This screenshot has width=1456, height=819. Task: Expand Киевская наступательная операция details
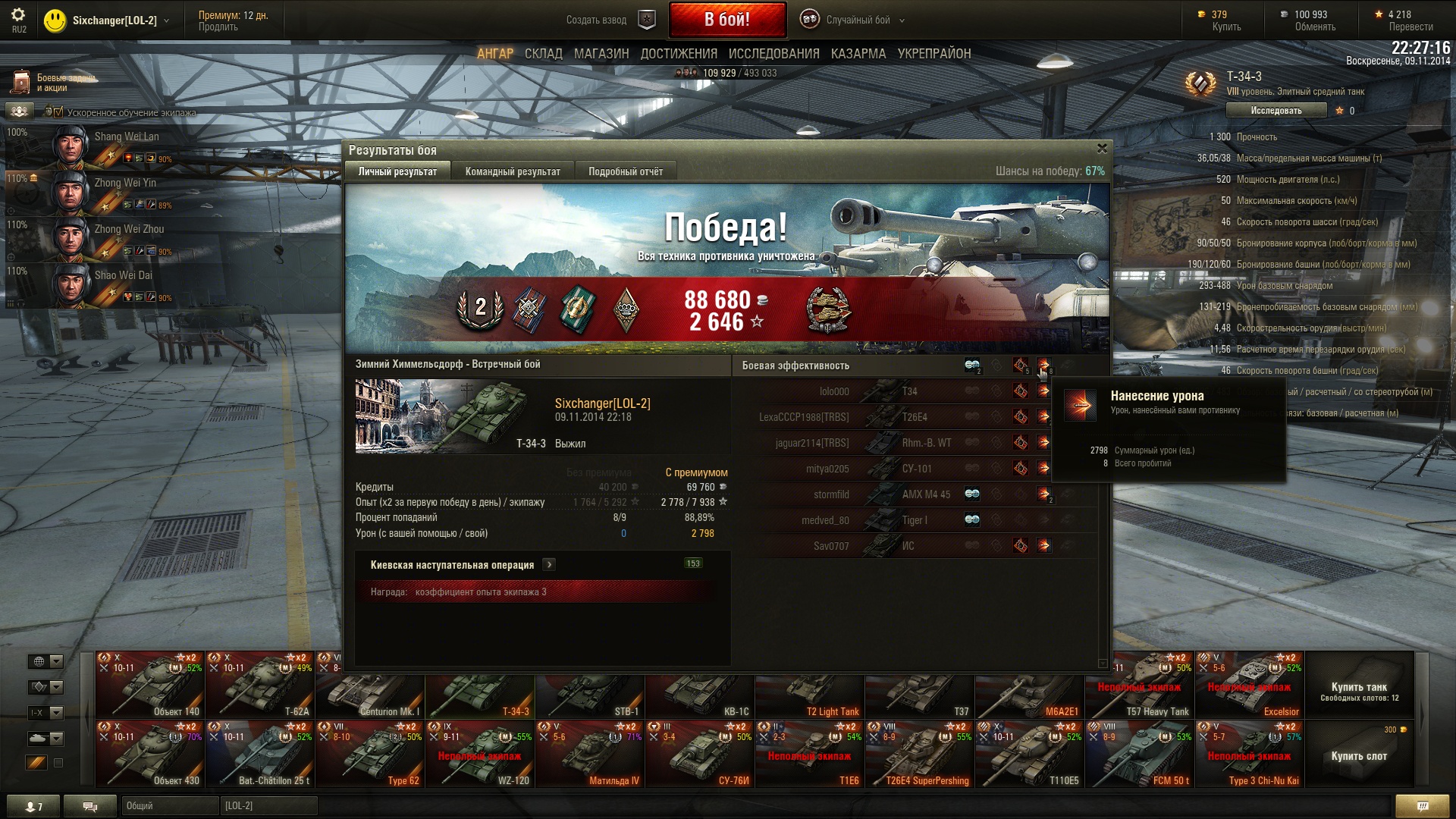tap(549, 565)
